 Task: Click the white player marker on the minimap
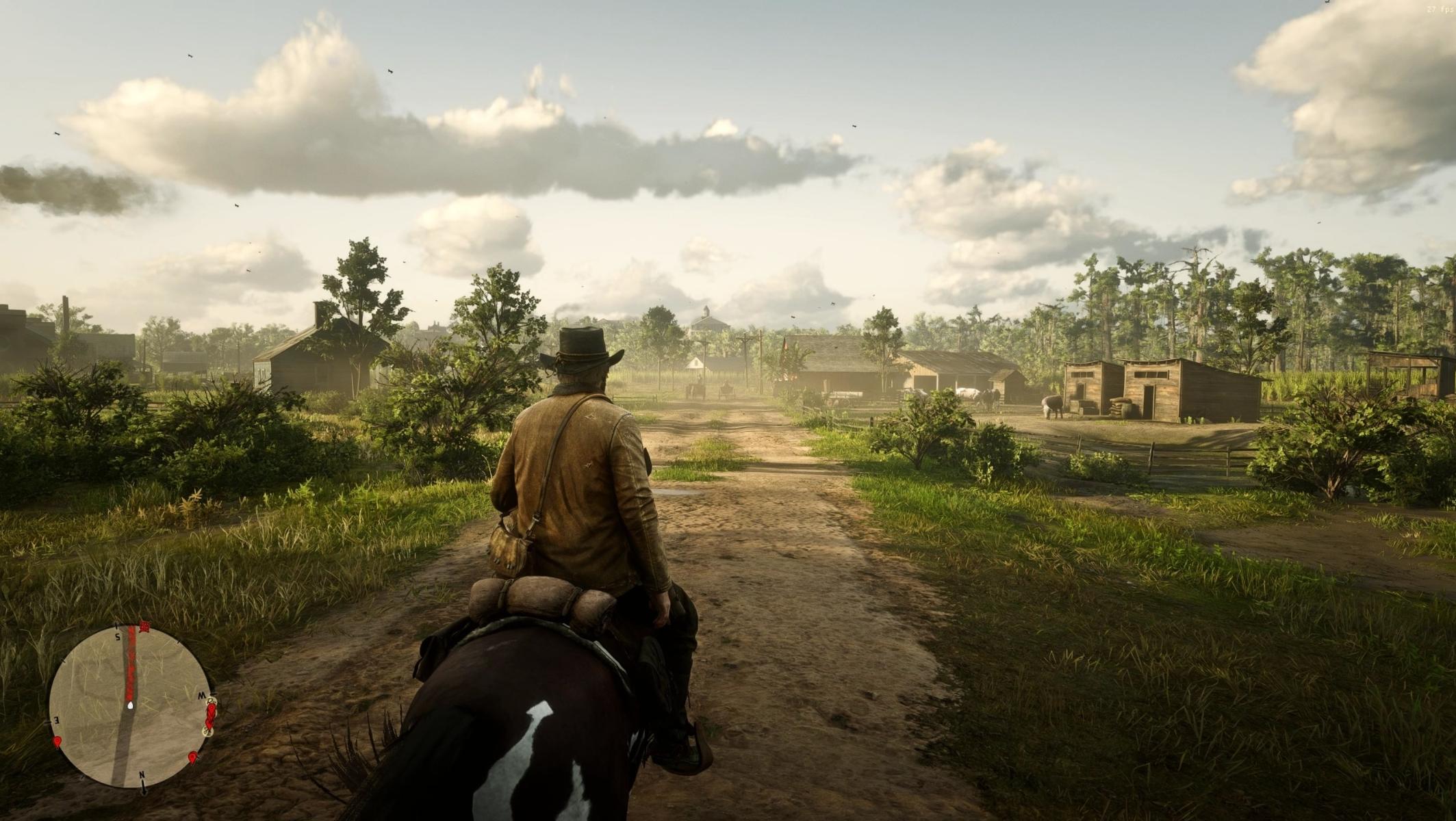[x=129, y=704]
